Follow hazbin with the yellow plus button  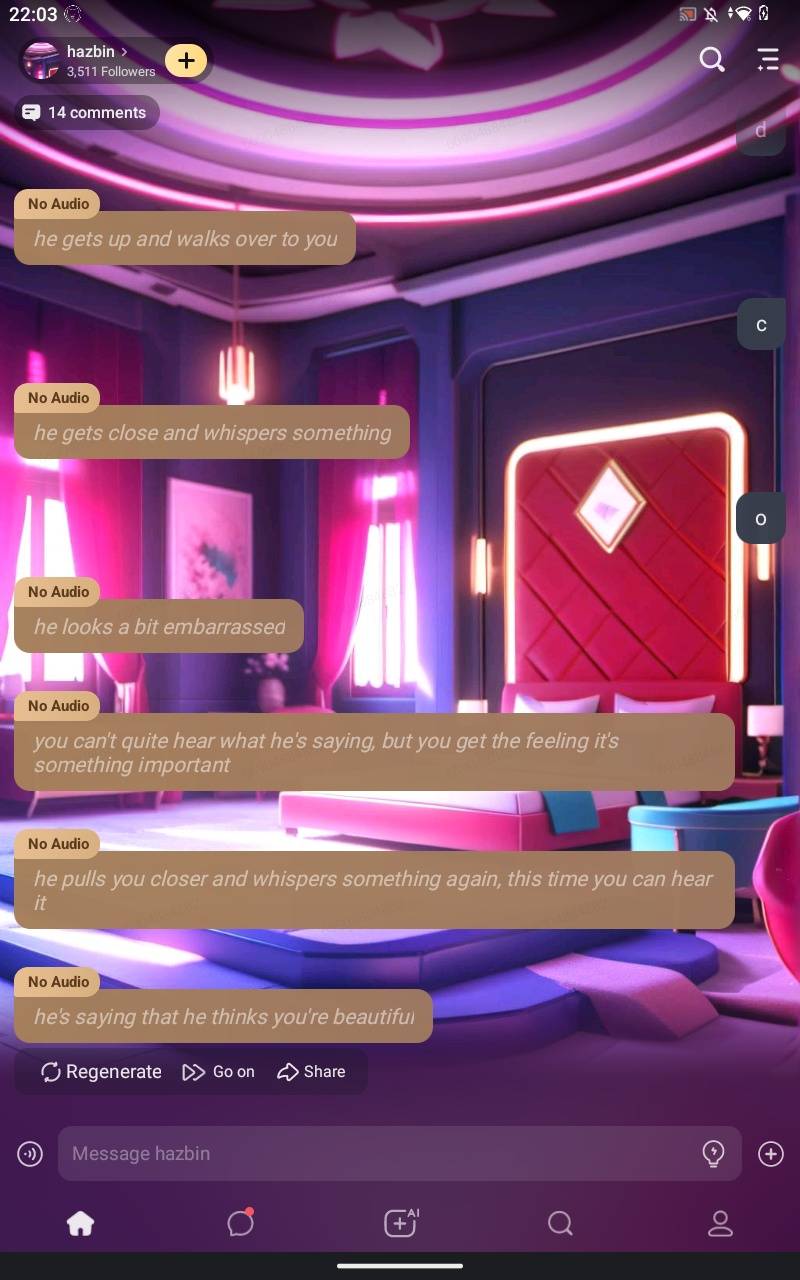[186, 60]
